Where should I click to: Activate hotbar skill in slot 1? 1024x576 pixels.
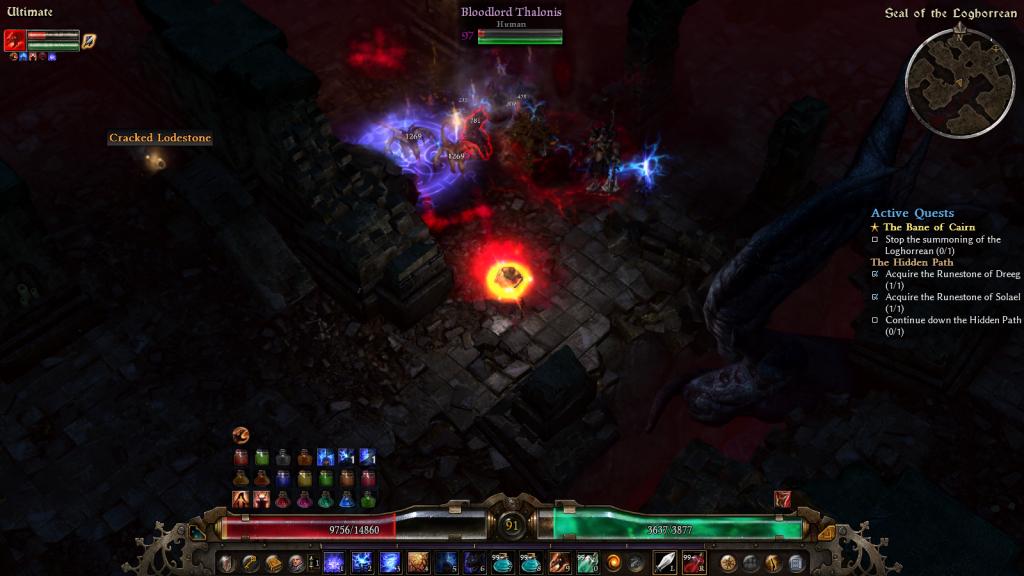tap(333, 563)
